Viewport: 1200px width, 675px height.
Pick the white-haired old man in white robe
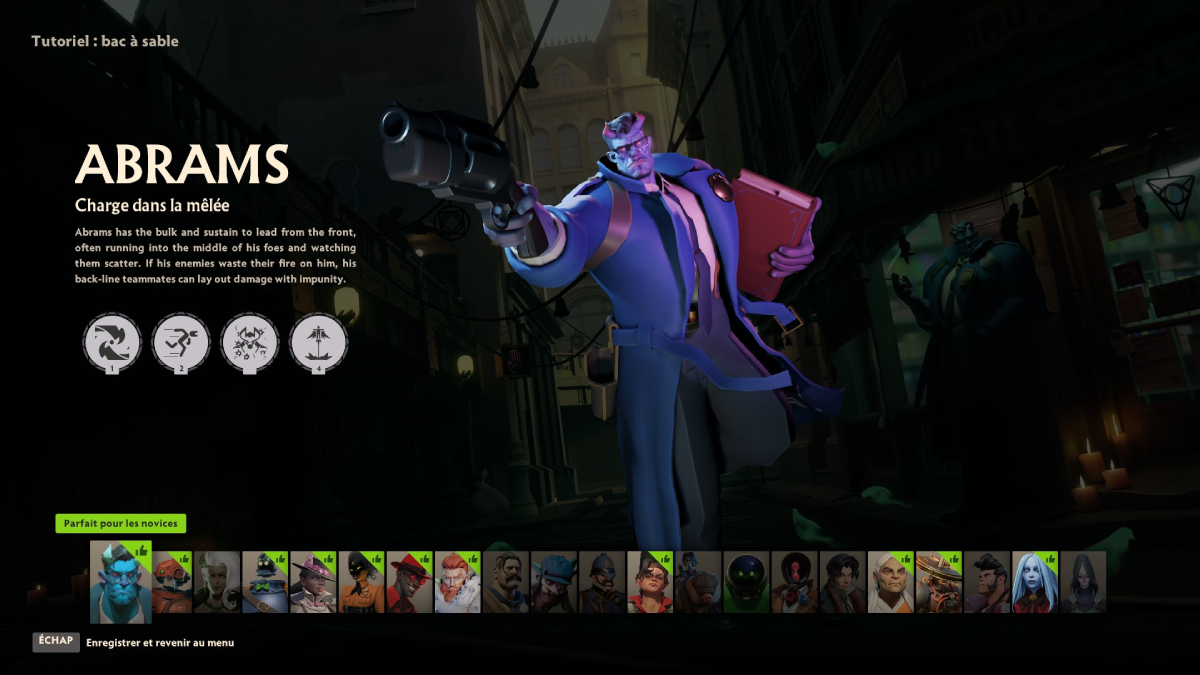[x=889, y=582]
